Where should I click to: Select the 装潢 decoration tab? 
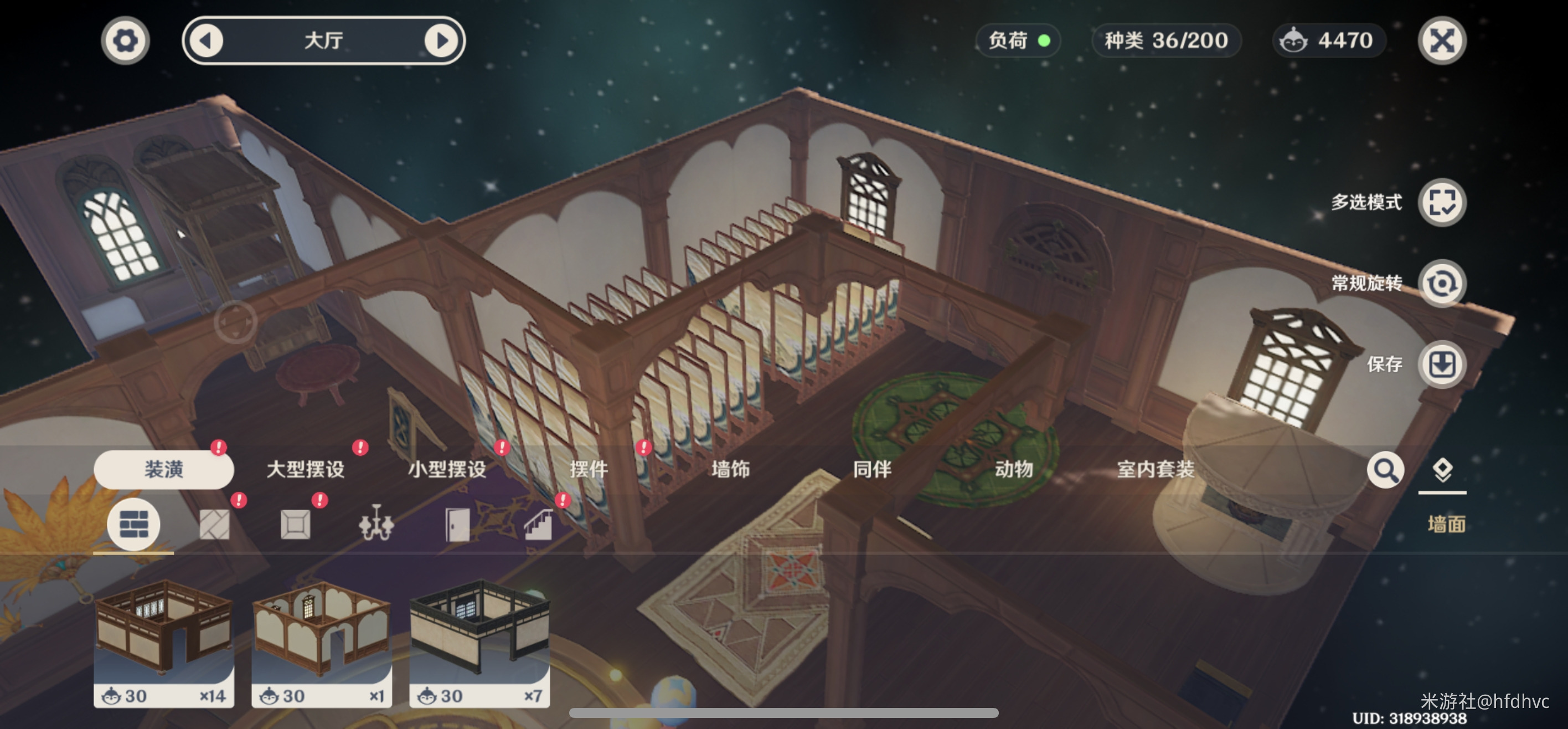[x=164, y=469]
